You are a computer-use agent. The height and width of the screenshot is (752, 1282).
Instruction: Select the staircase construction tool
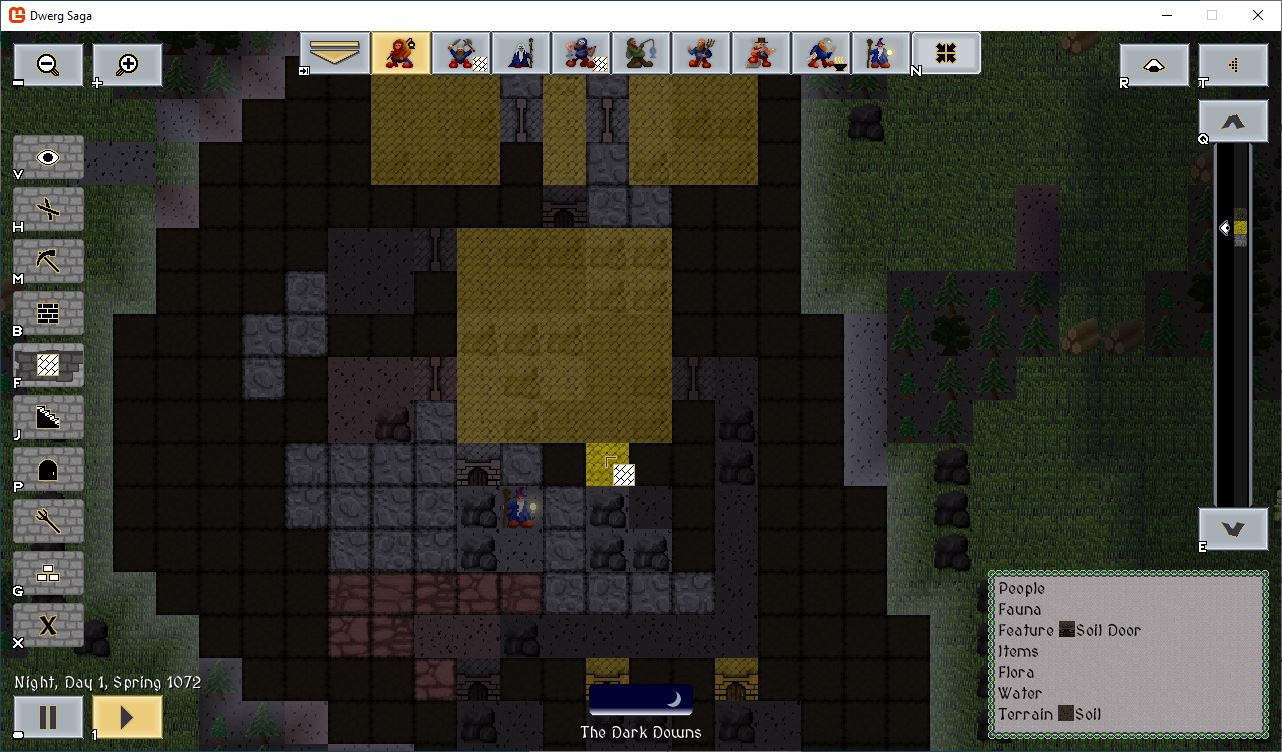pos(48,417)
